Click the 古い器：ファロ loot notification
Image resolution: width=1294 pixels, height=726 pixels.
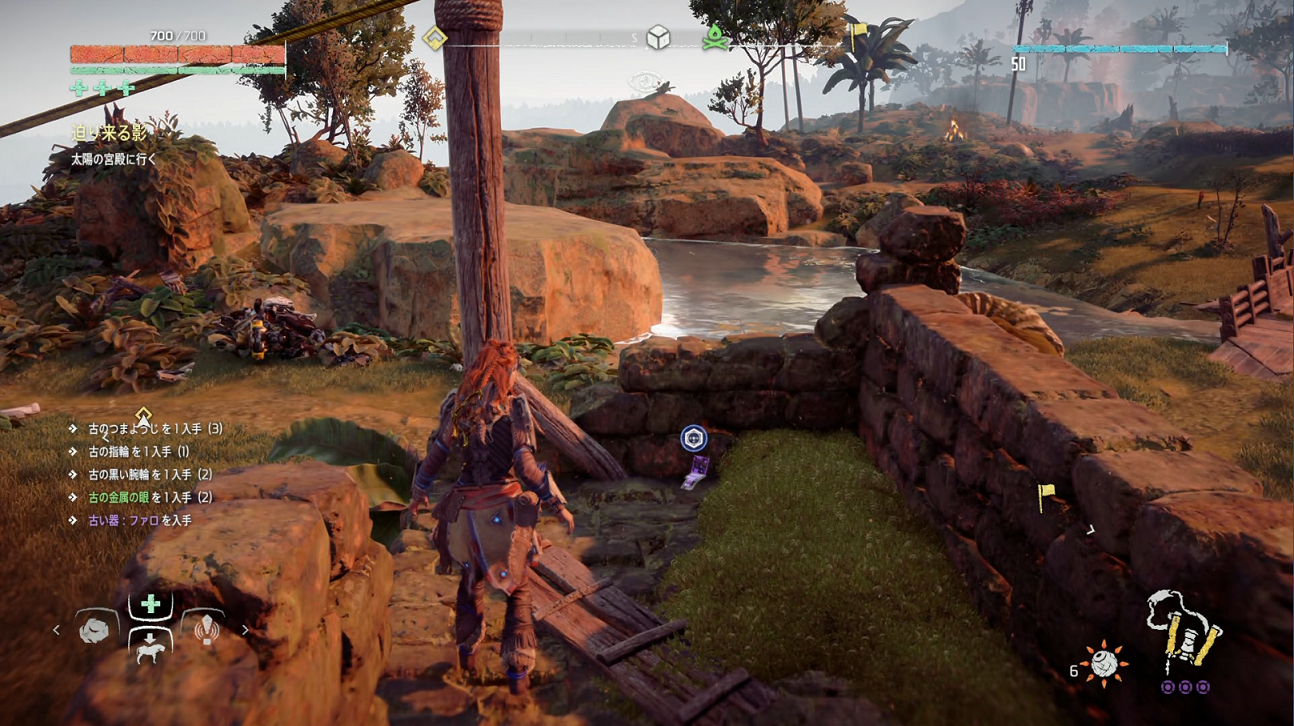pos(139,520)
